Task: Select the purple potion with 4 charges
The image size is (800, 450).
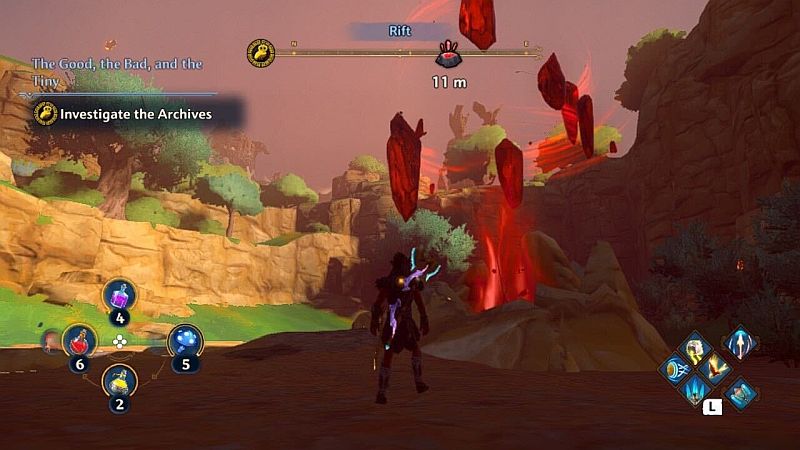Action: click(x=120, y=296)
